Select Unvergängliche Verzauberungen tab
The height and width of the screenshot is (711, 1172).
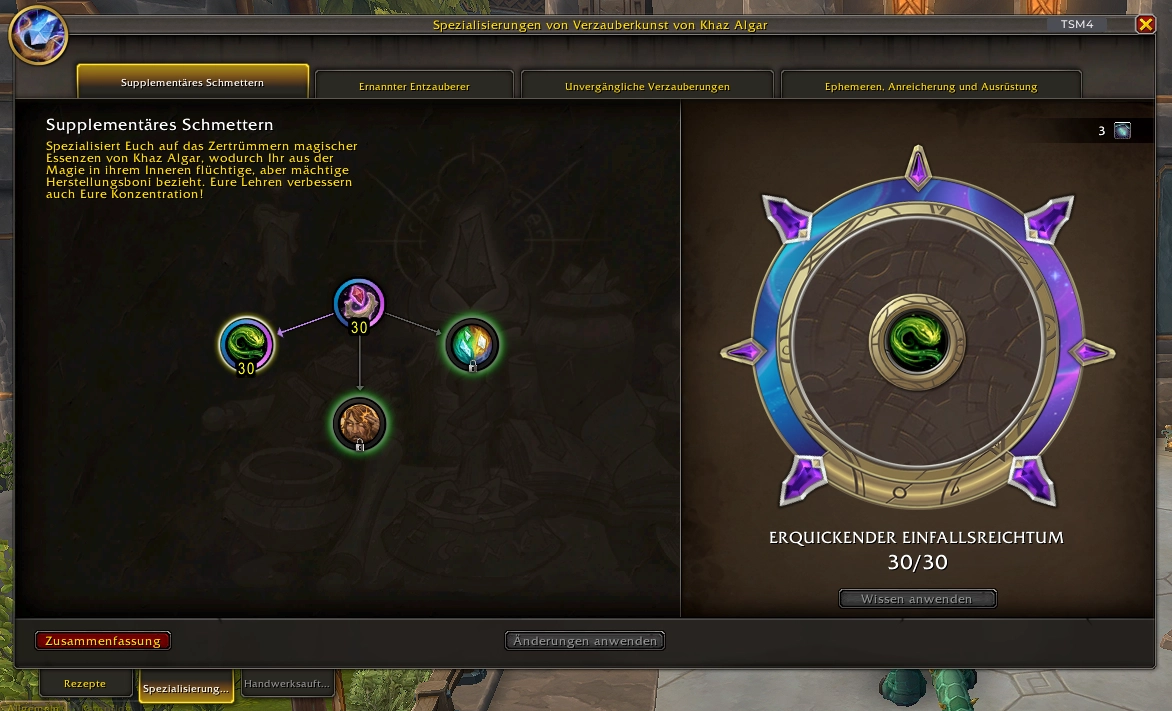click(x=647, y=86)
